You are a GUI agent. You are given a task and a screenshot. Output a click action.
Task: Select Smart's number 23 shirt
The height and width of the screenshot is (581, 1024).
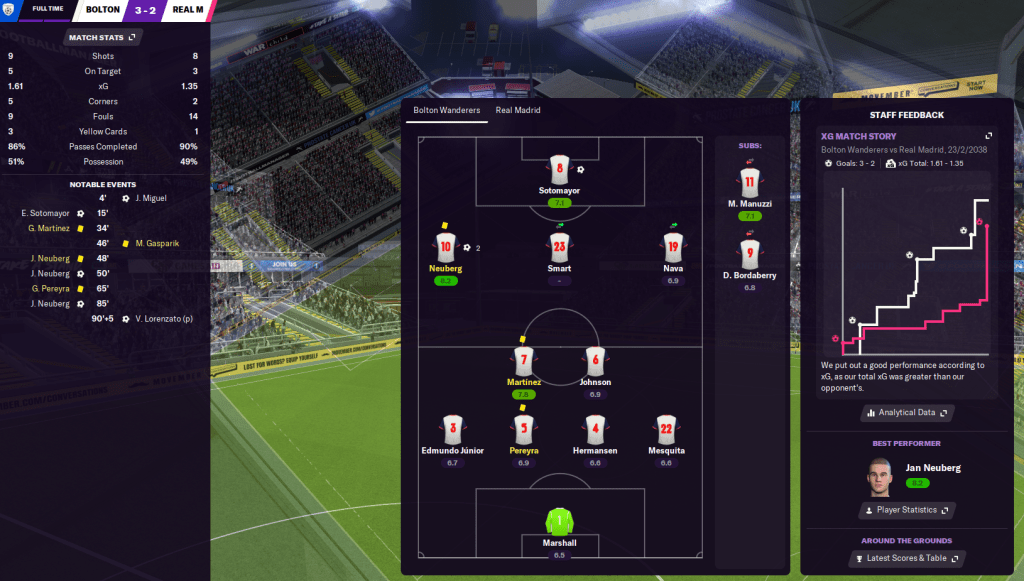tap(559, 246)
